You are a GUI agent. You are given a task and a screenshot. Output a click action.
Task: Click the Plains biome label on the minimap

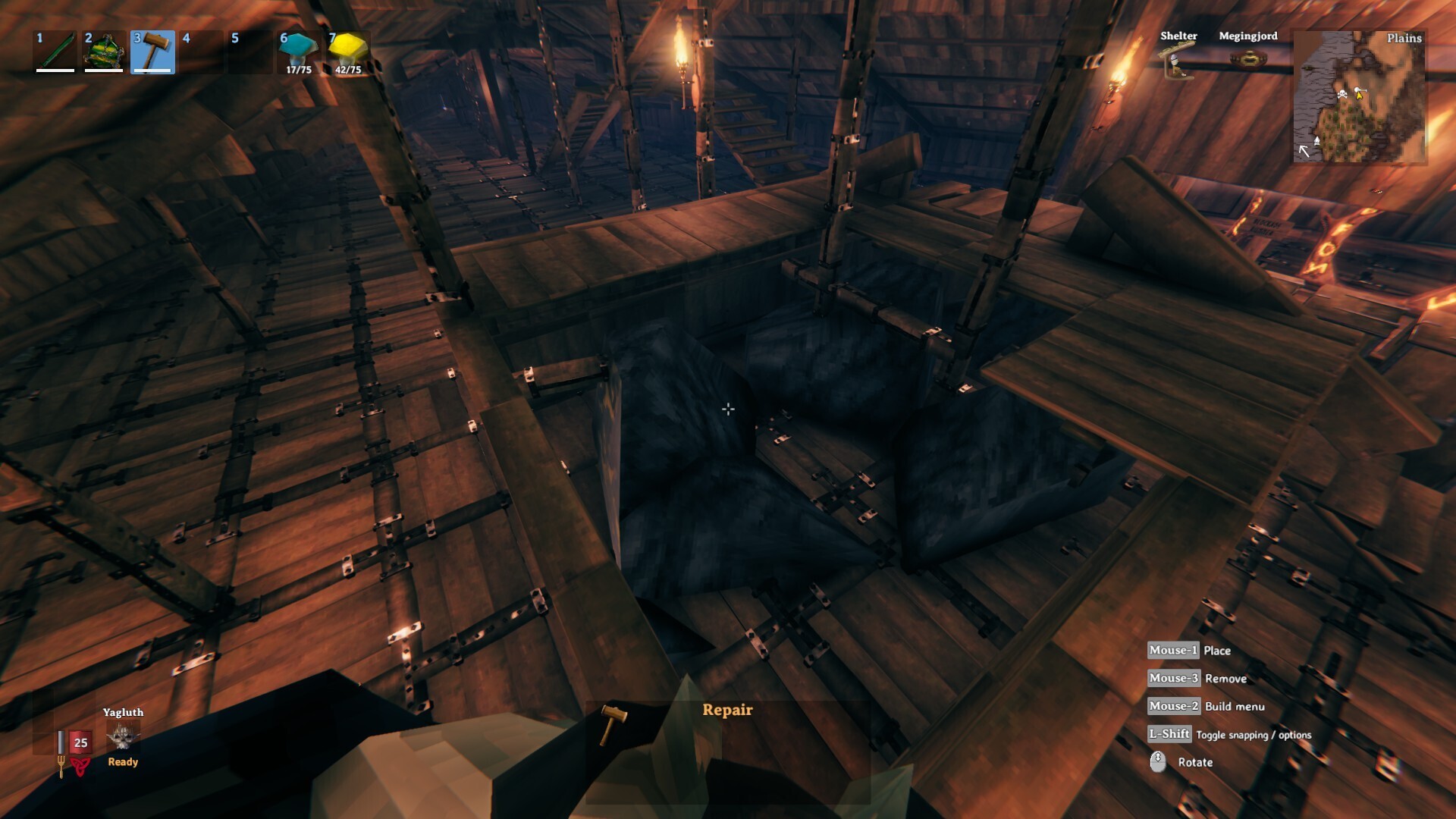point(1403,37)
